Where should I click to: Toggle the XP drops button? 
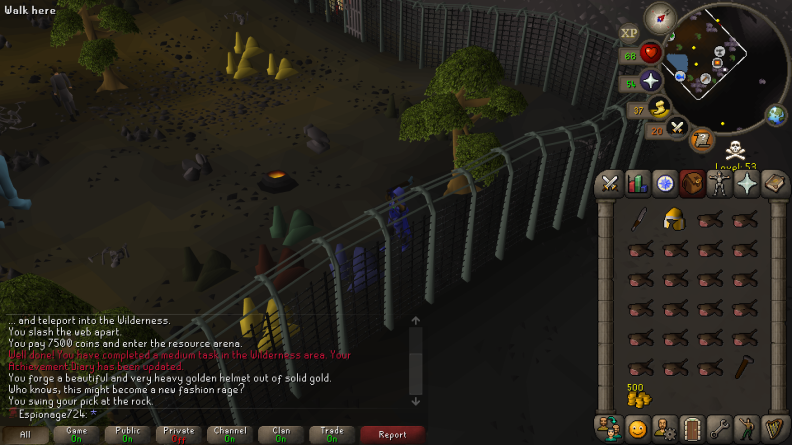629,33
